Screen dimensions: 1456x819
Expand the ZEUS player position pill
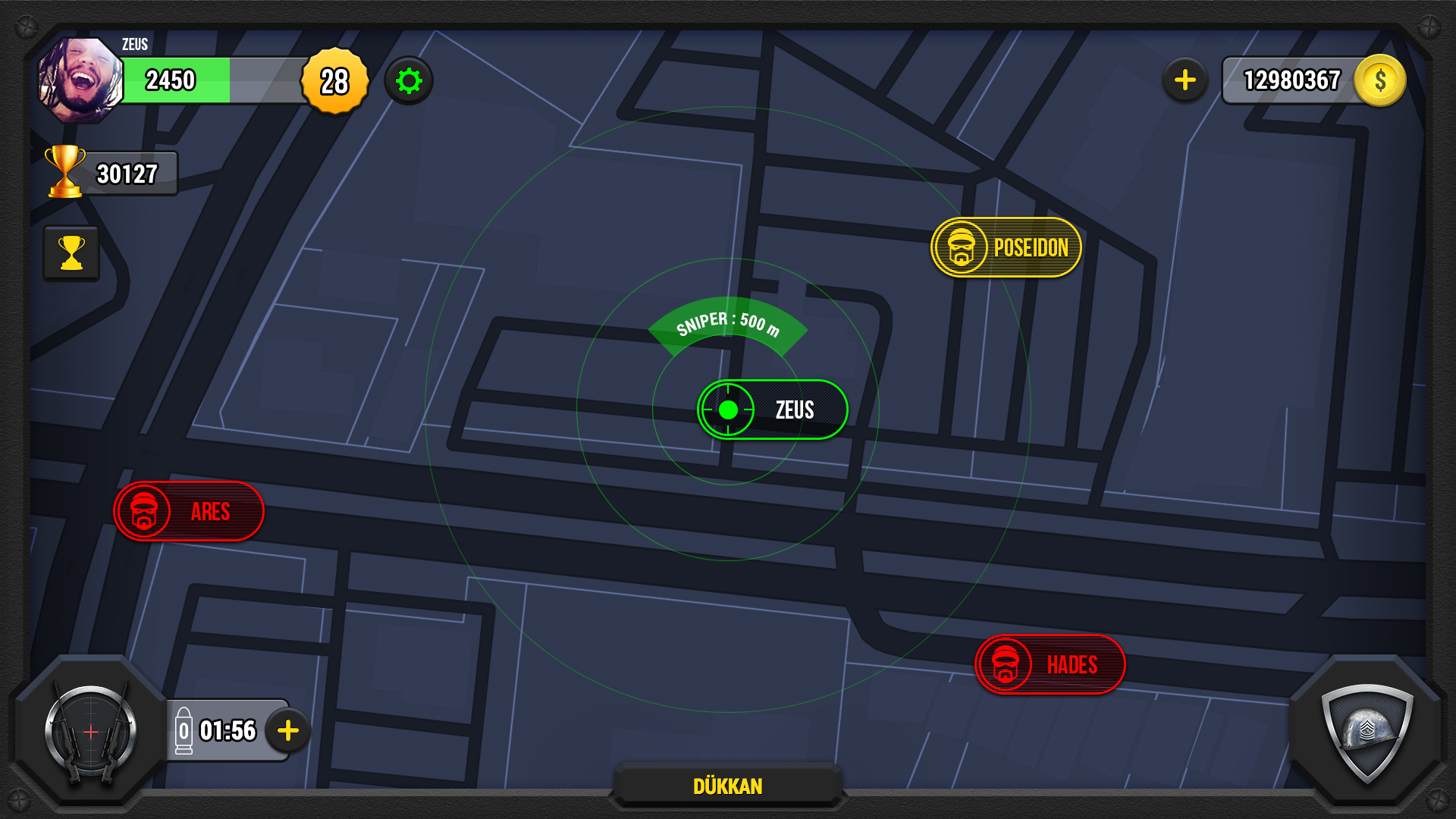point(772,409)
